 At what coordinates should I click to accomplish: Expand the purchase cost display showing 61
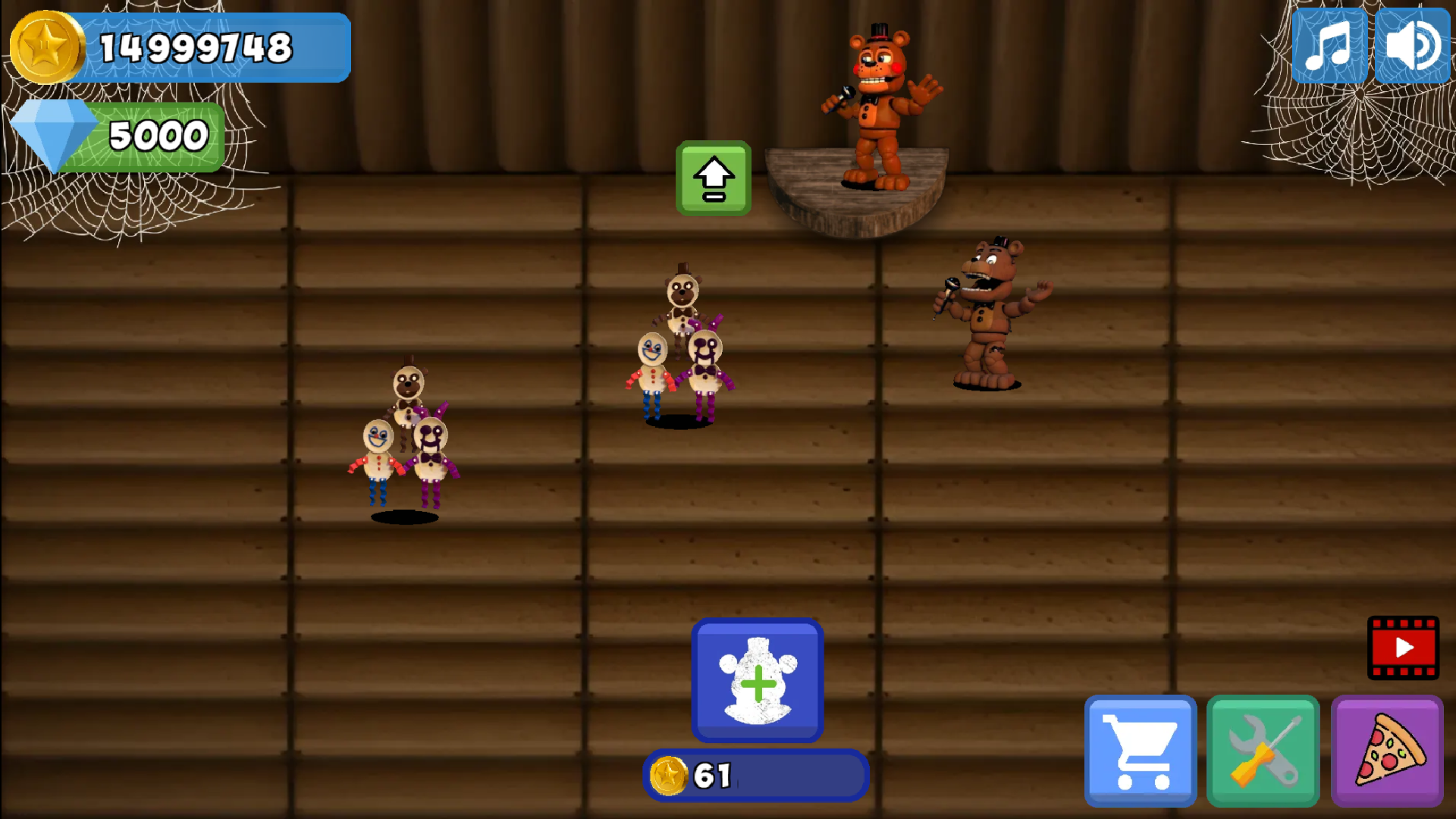(x=755, y=775)
